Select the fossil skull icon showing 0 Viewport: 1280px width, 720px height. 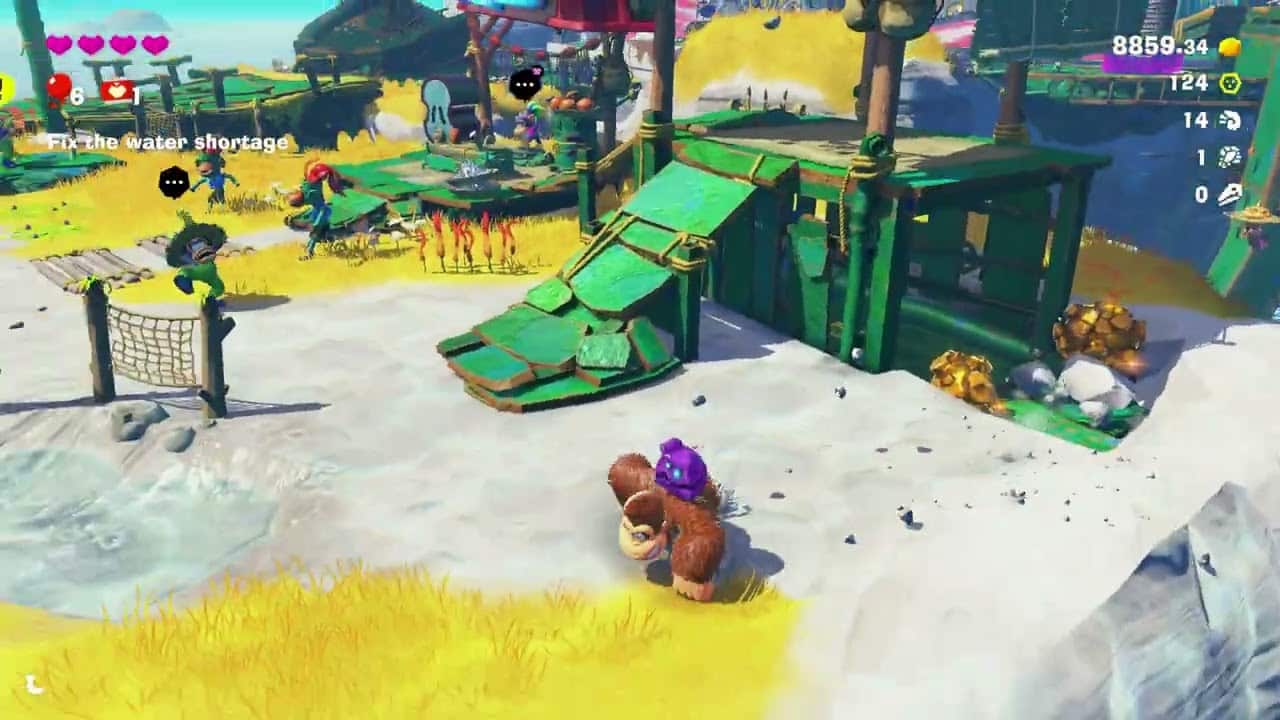click(1231, 194)
